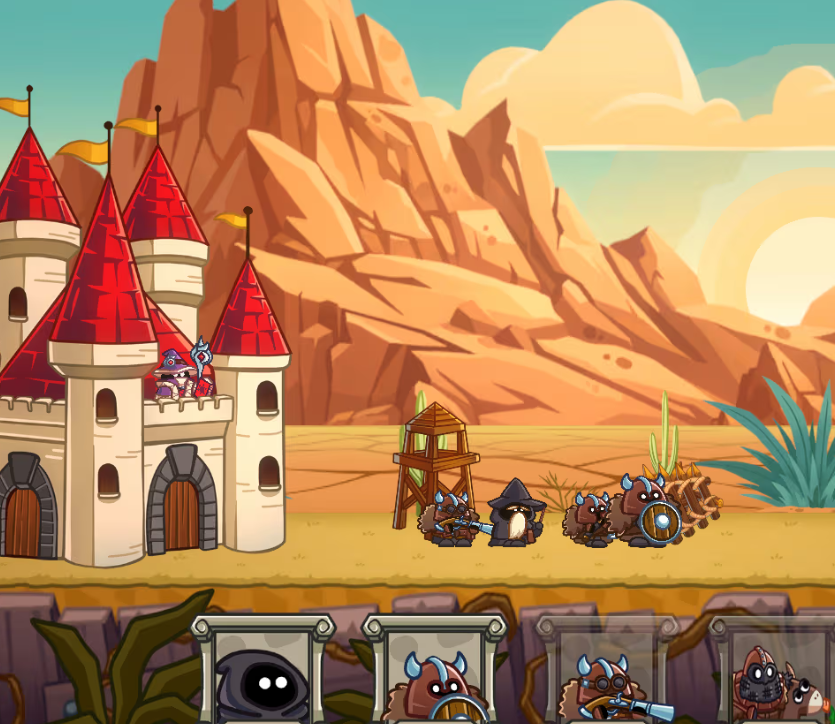Deploy the horned shield warrior unit card
This screenshot has width=835, height=724.
(435, 674)
